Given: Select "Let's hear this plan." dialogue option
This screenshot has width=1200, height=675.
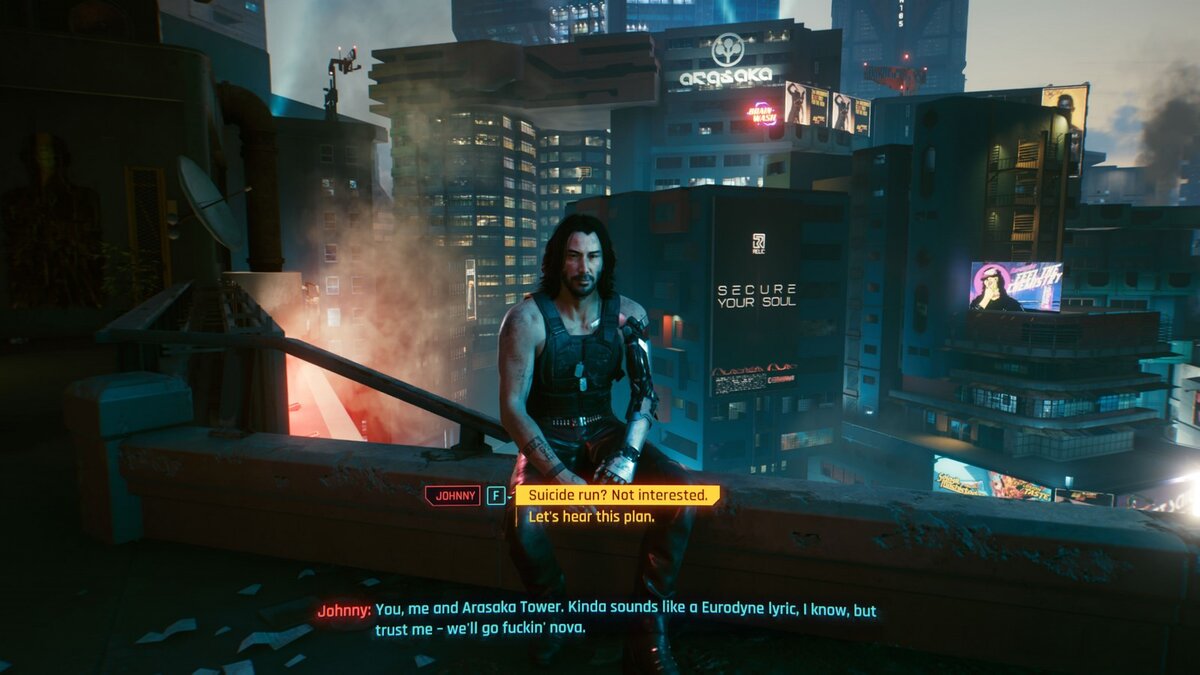Looking at the screenshot, I should click(591, 517).
